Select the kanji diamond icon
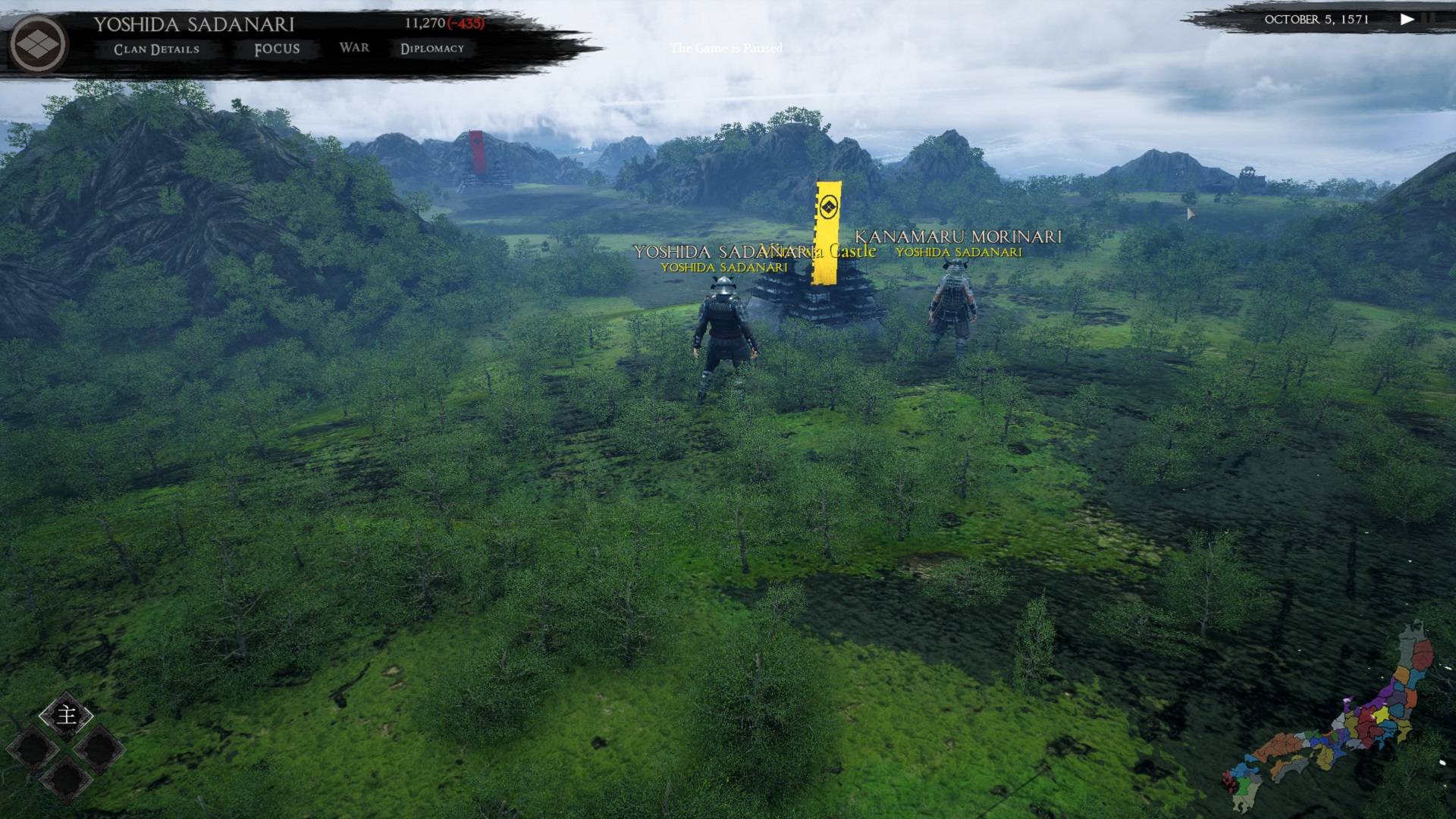This screenshot has width=1456, height=819. pos(67,714)
